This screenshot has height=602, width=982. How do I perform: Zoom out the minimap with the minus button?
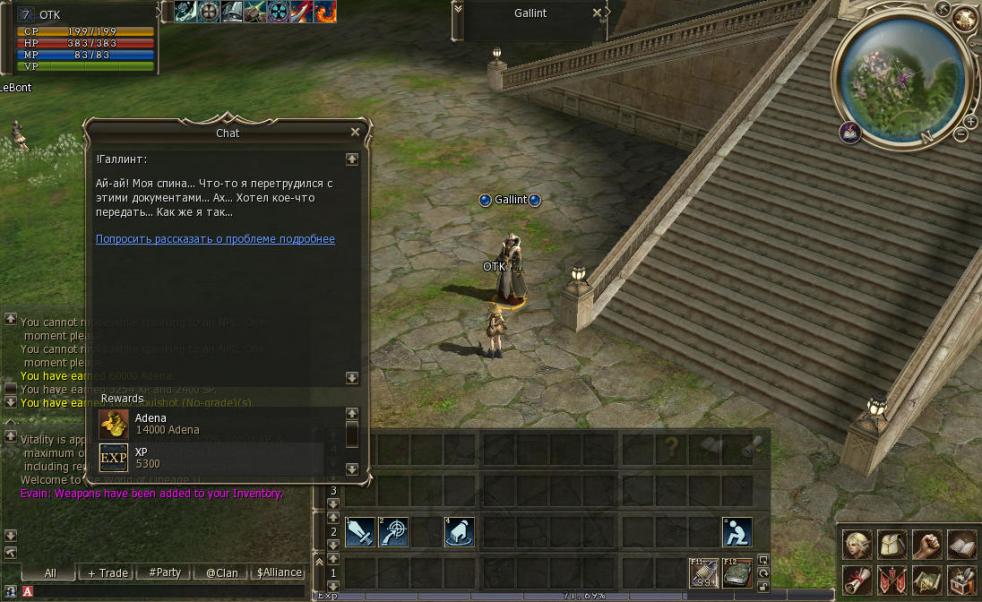961,134
